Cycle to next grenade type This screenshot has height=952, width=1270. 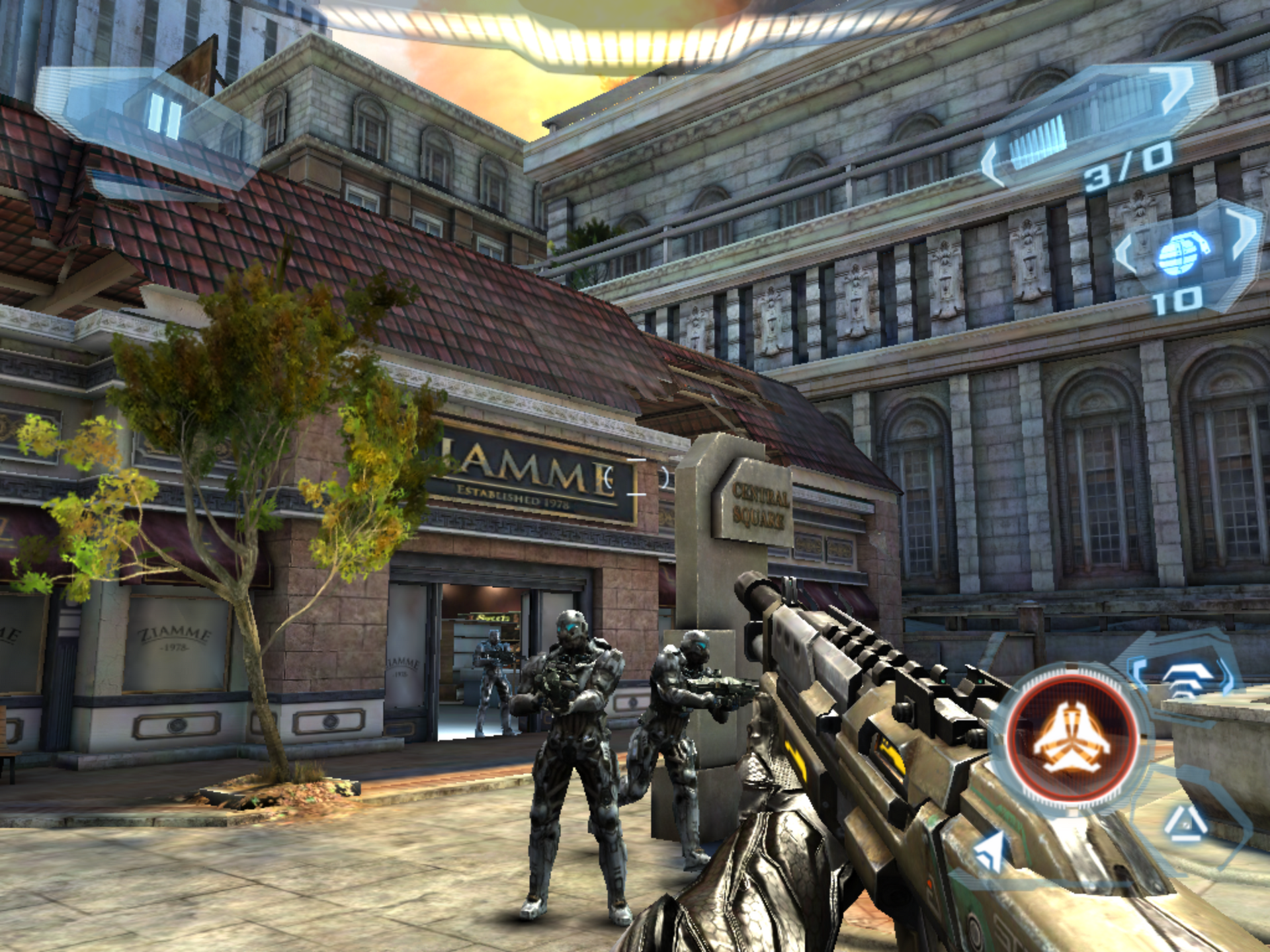1242,231
